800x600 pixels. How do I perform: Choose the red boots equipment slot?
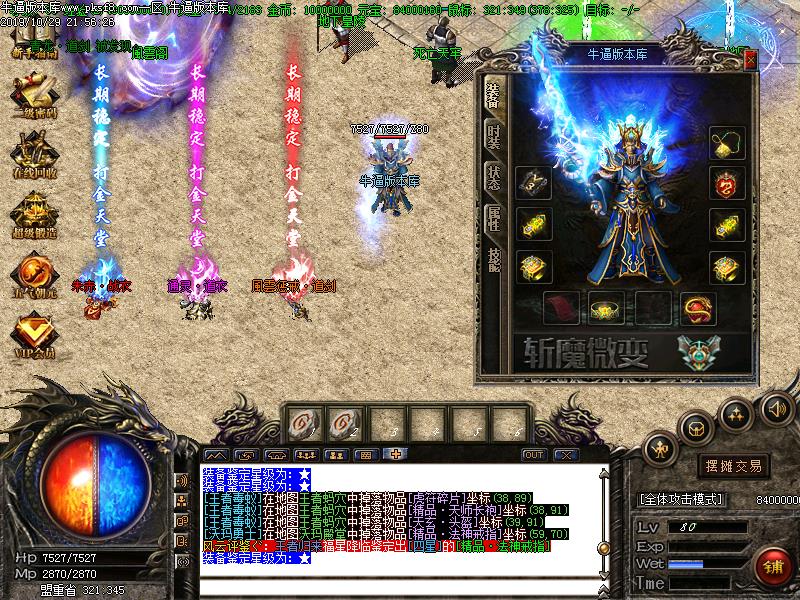coord(558,308)
